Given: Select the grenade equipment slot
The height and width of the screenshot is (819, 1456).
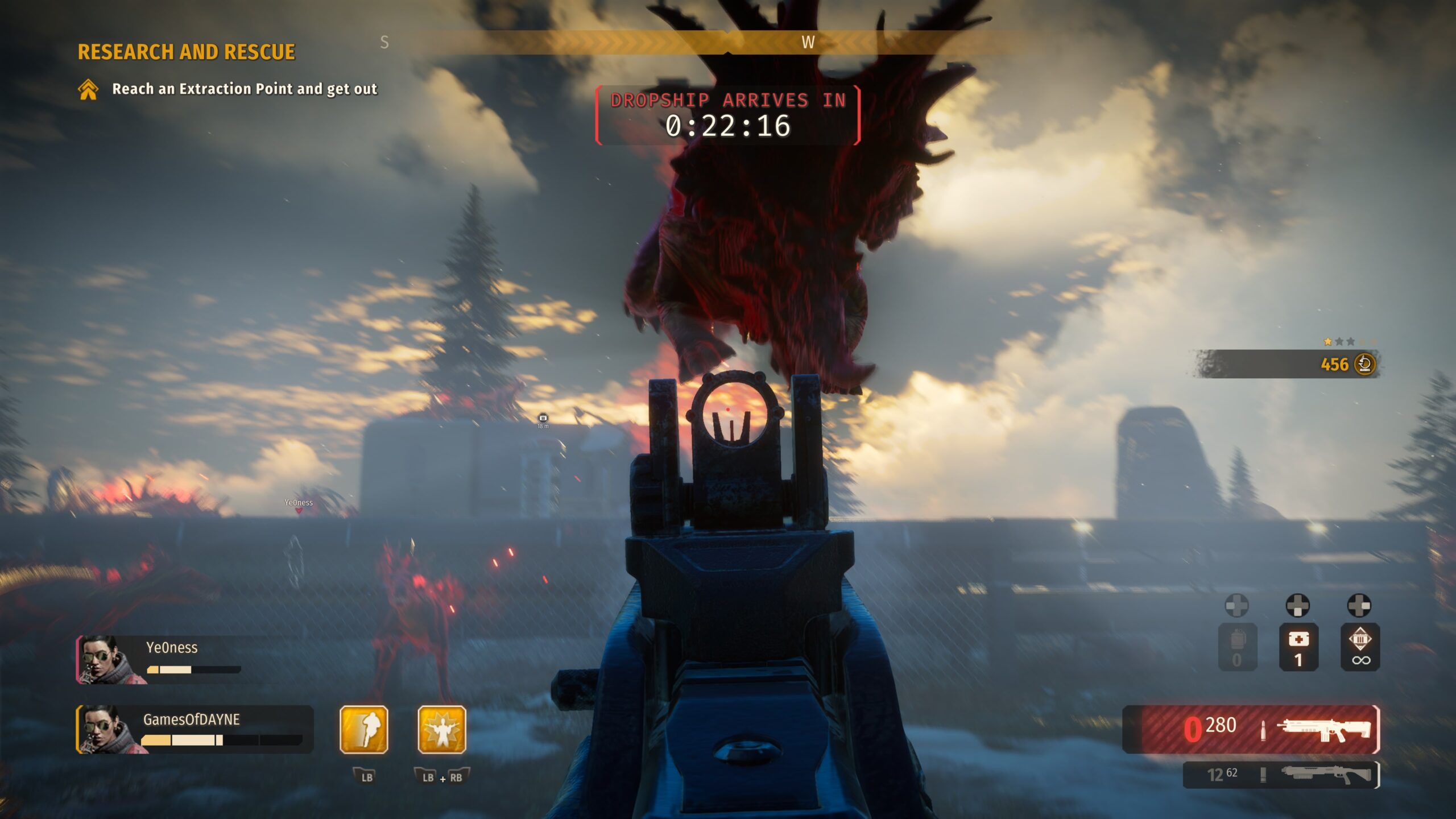Looking at the screenshot, I should click(x=1237, y=647).
